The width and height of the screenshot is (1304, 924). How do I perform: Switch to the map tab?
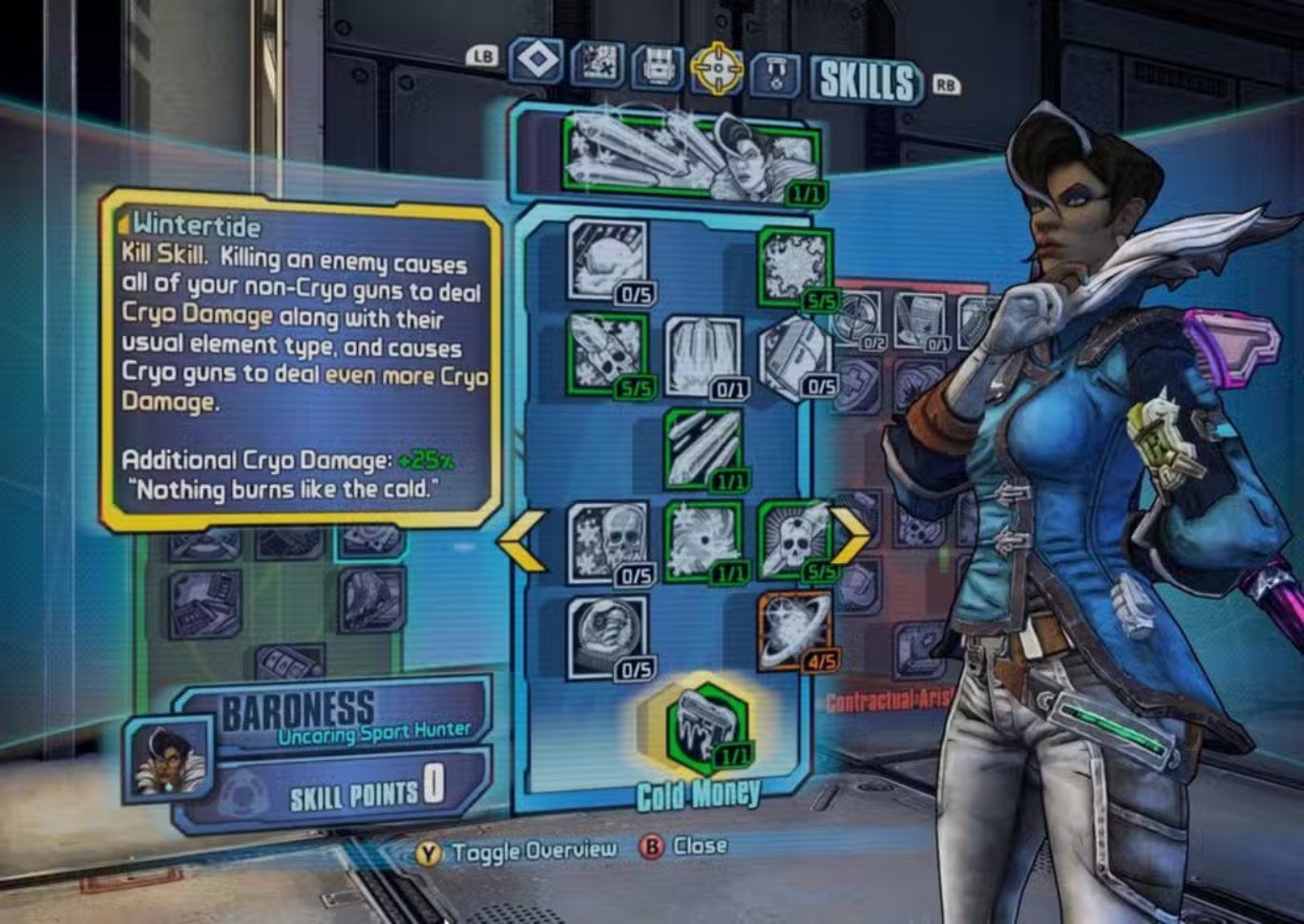(598, 65)
